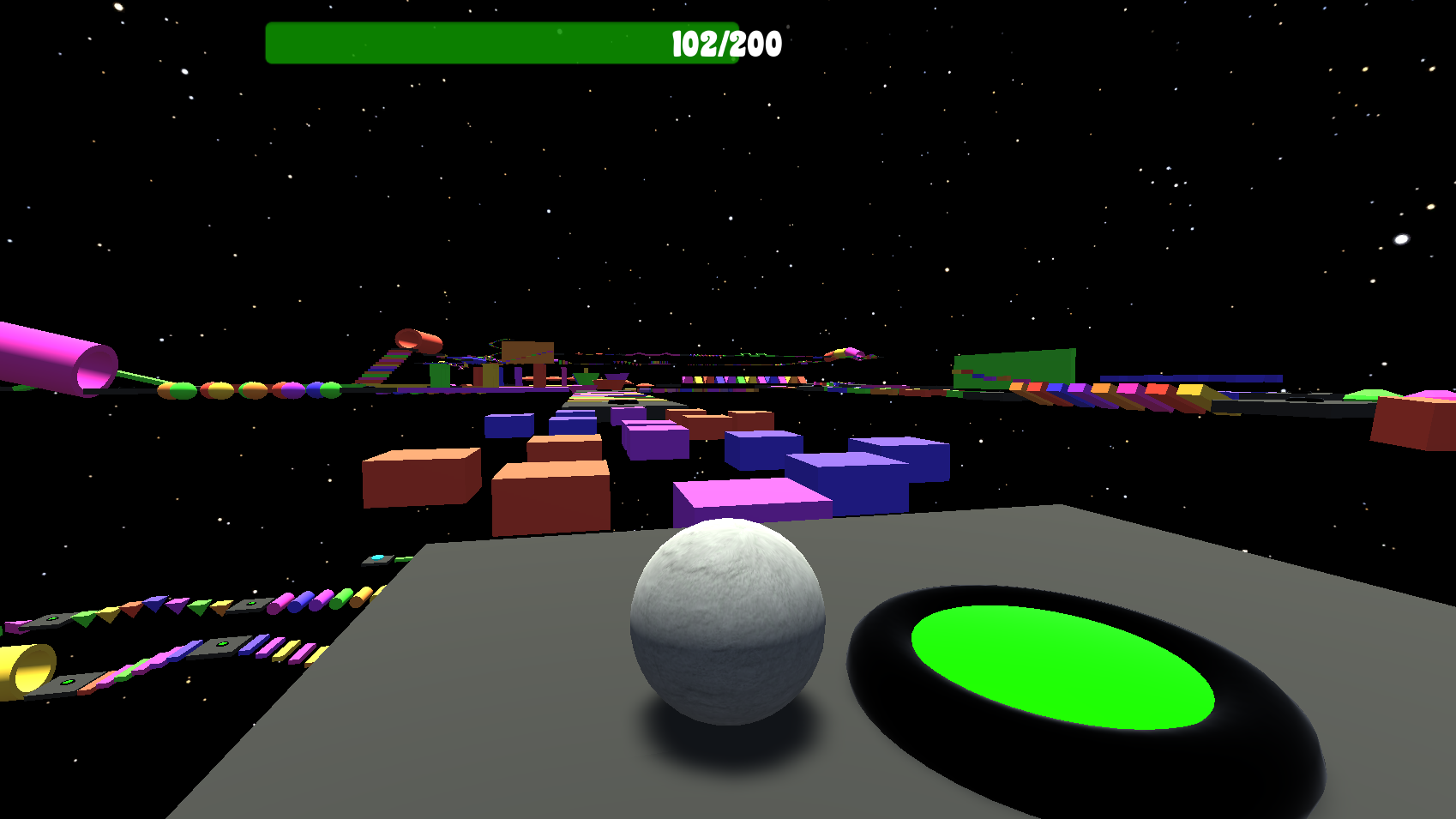The width and height of the screenshot is (1456, 819).
Task: Select the pink cylinder on the left edge
Action: coord(51,356)
